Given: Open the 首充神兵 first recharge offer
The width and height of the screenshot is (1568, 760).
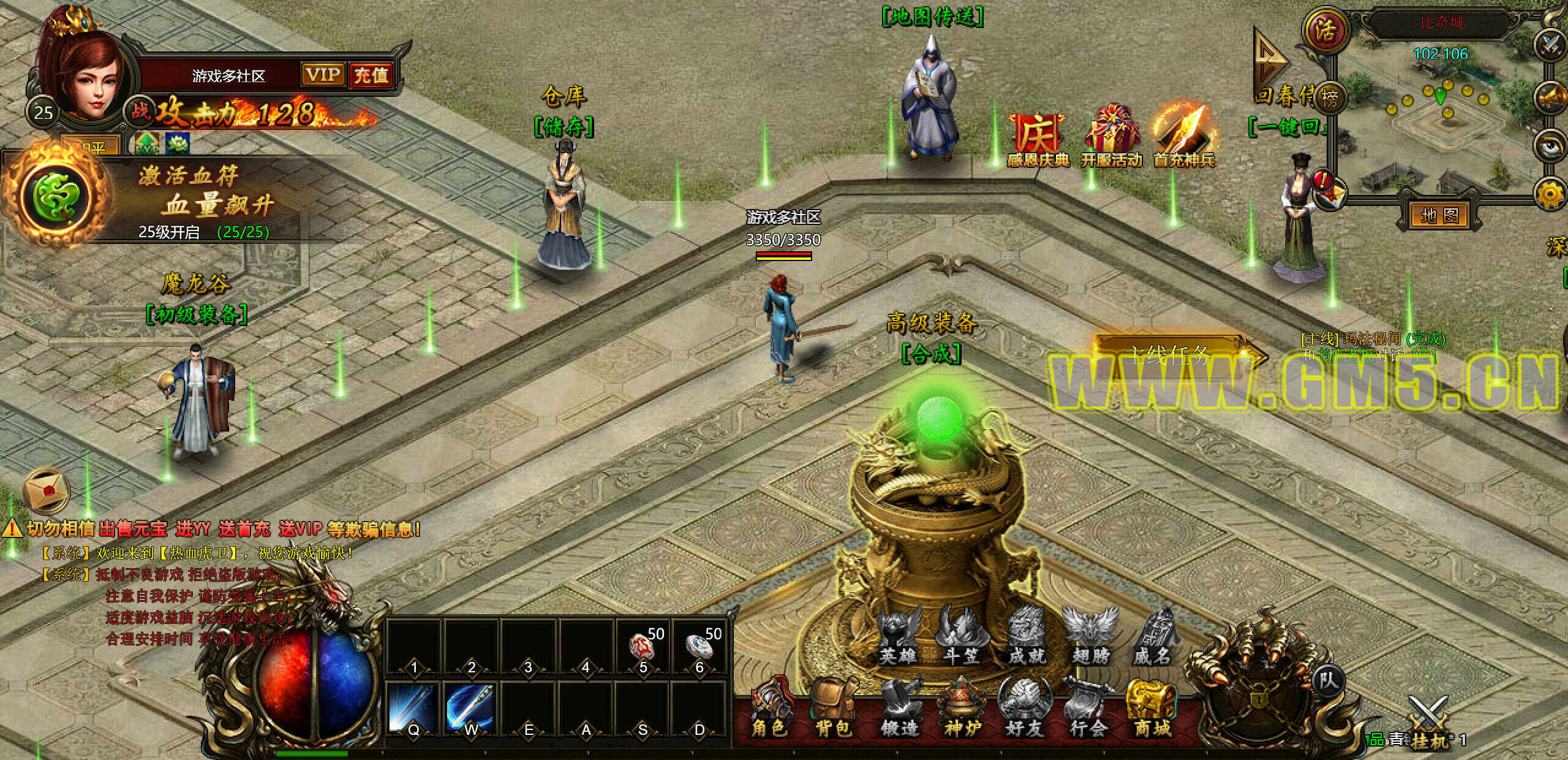Looking at the screenshot, I should [x=1183, y=137].
